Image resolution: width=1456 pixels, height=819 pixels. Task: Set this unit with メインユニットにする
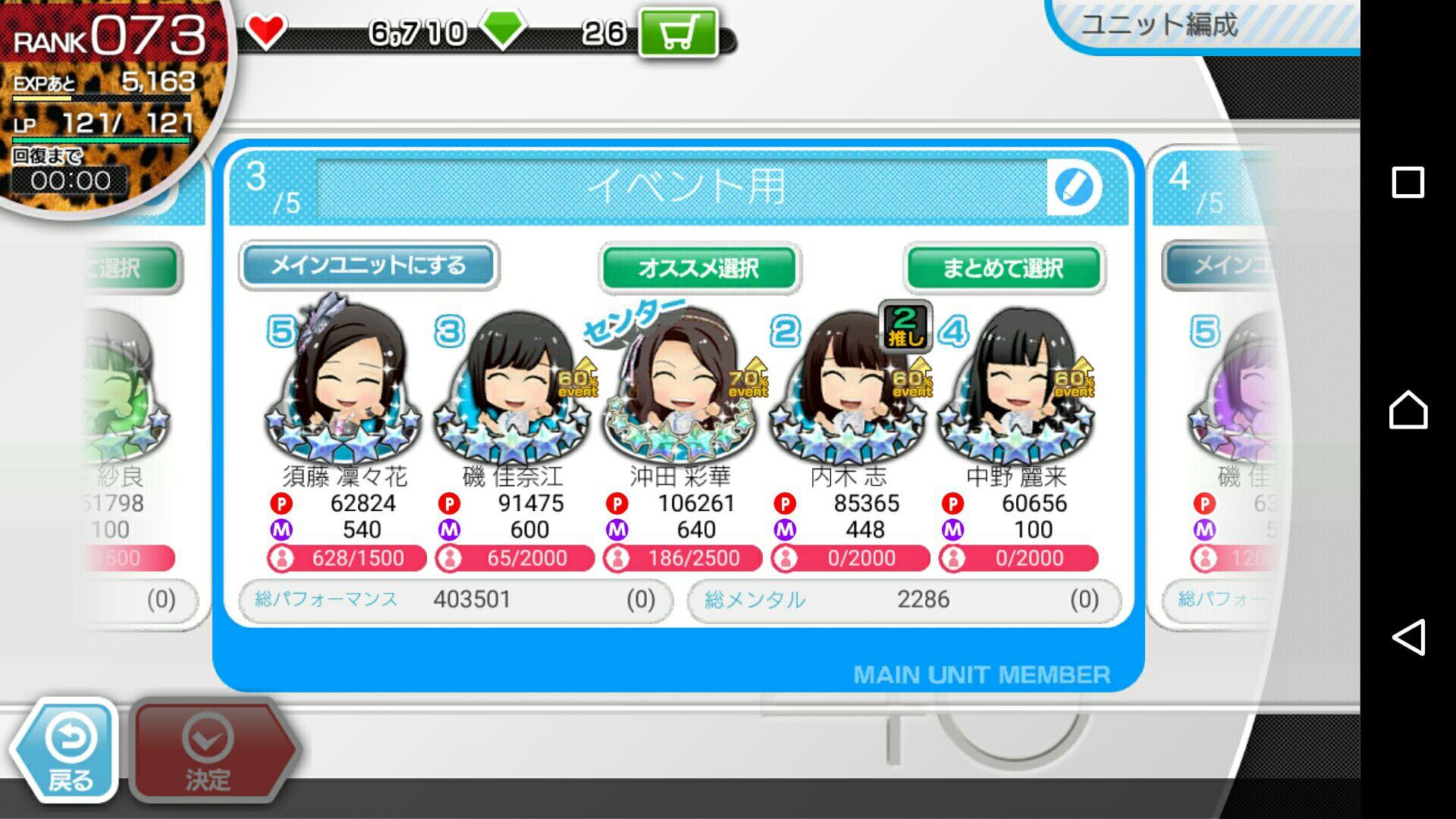tap(369, 265)
